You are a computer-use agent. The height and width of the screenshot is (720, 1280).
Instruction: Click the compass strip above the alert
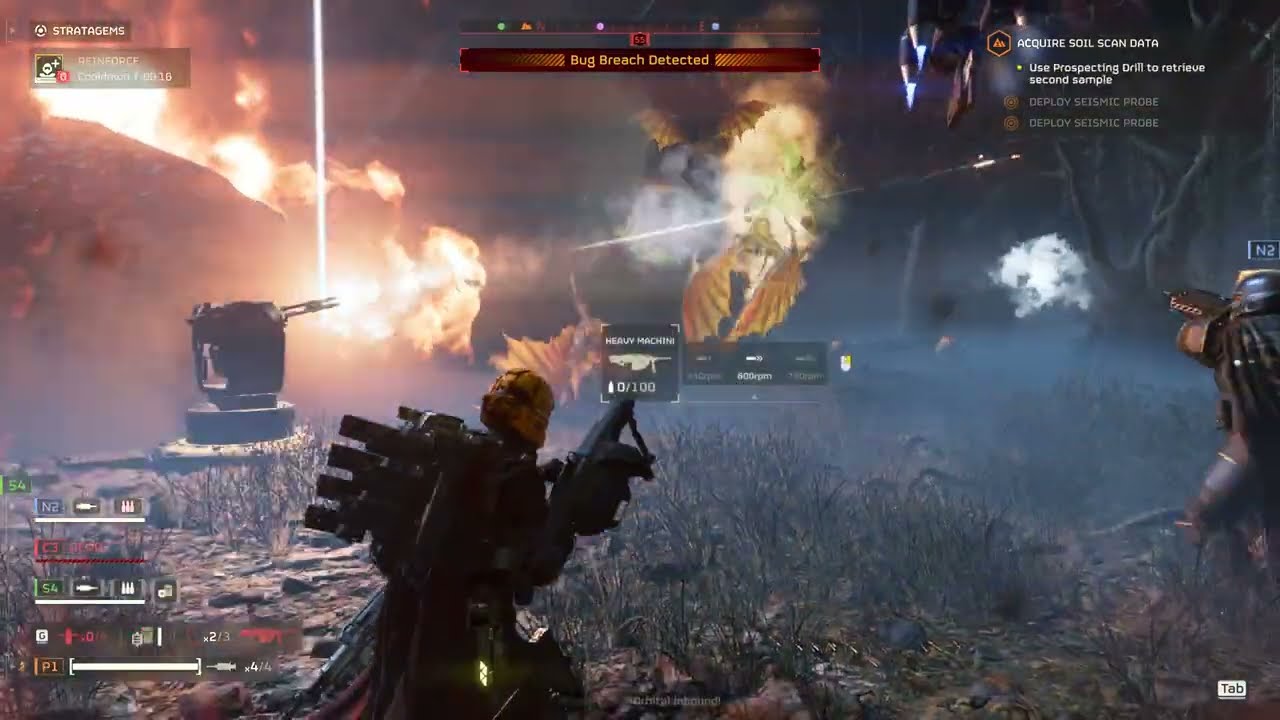point(639,27)
